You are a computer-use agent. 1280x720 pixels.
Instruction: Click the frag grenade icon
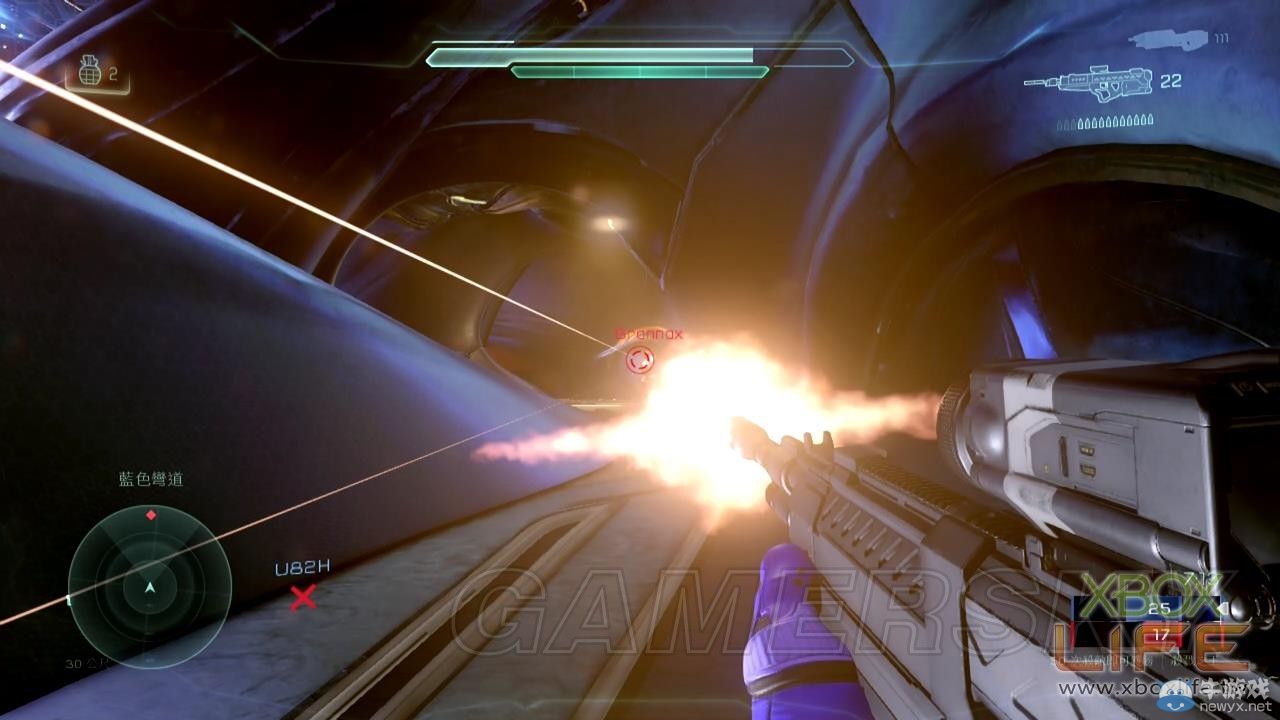[90, 73]
